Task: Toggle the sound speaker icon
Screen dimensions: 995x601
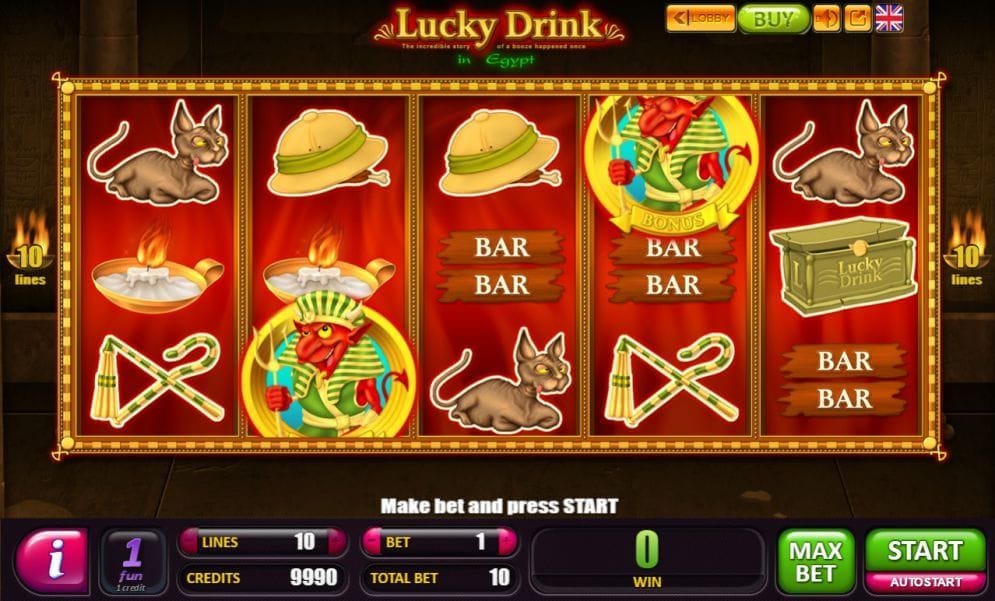Action: point(827,19)
